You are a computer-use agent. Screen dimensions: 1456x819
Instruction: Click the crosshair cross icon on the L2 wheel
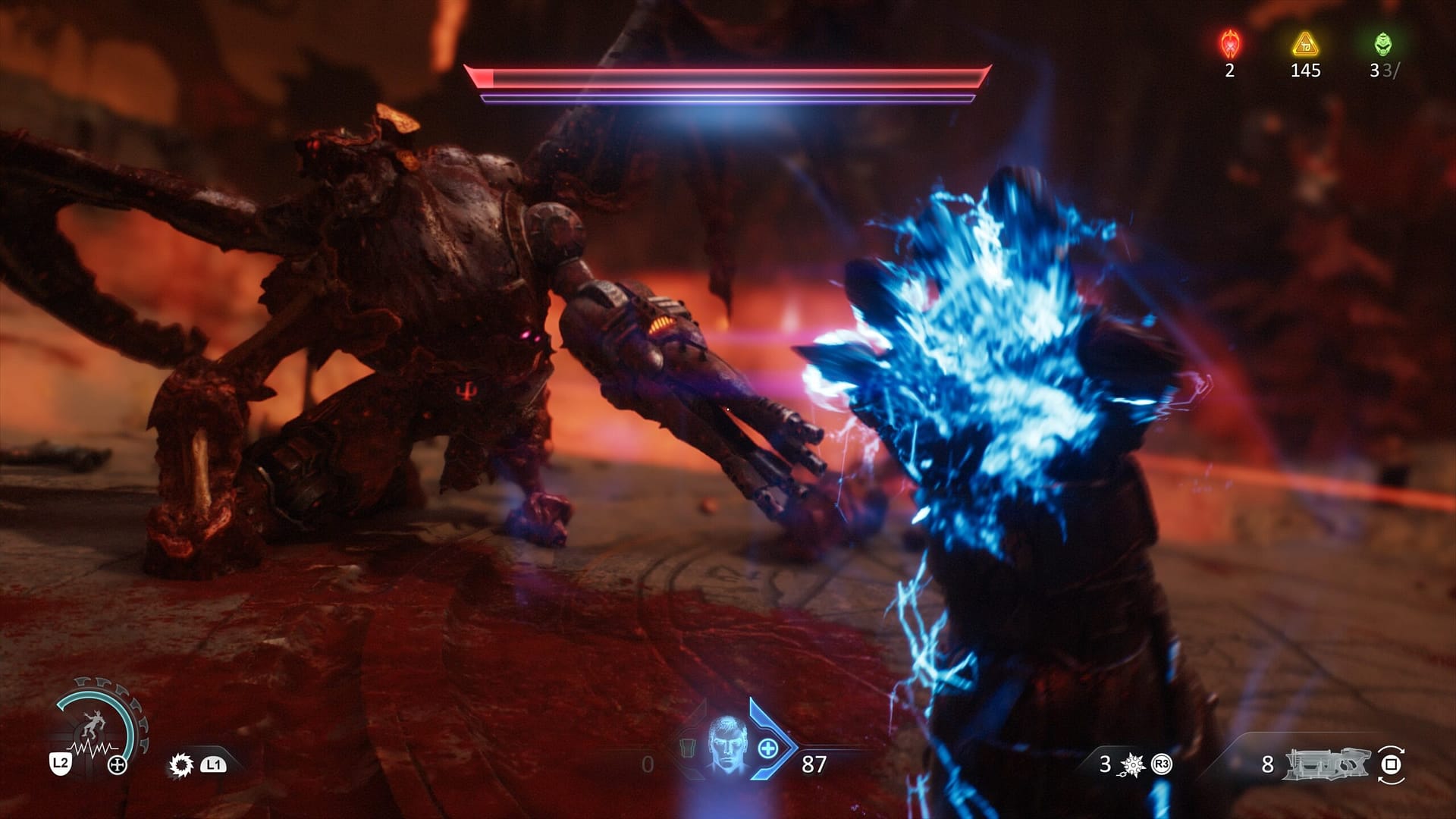[117, 764]
